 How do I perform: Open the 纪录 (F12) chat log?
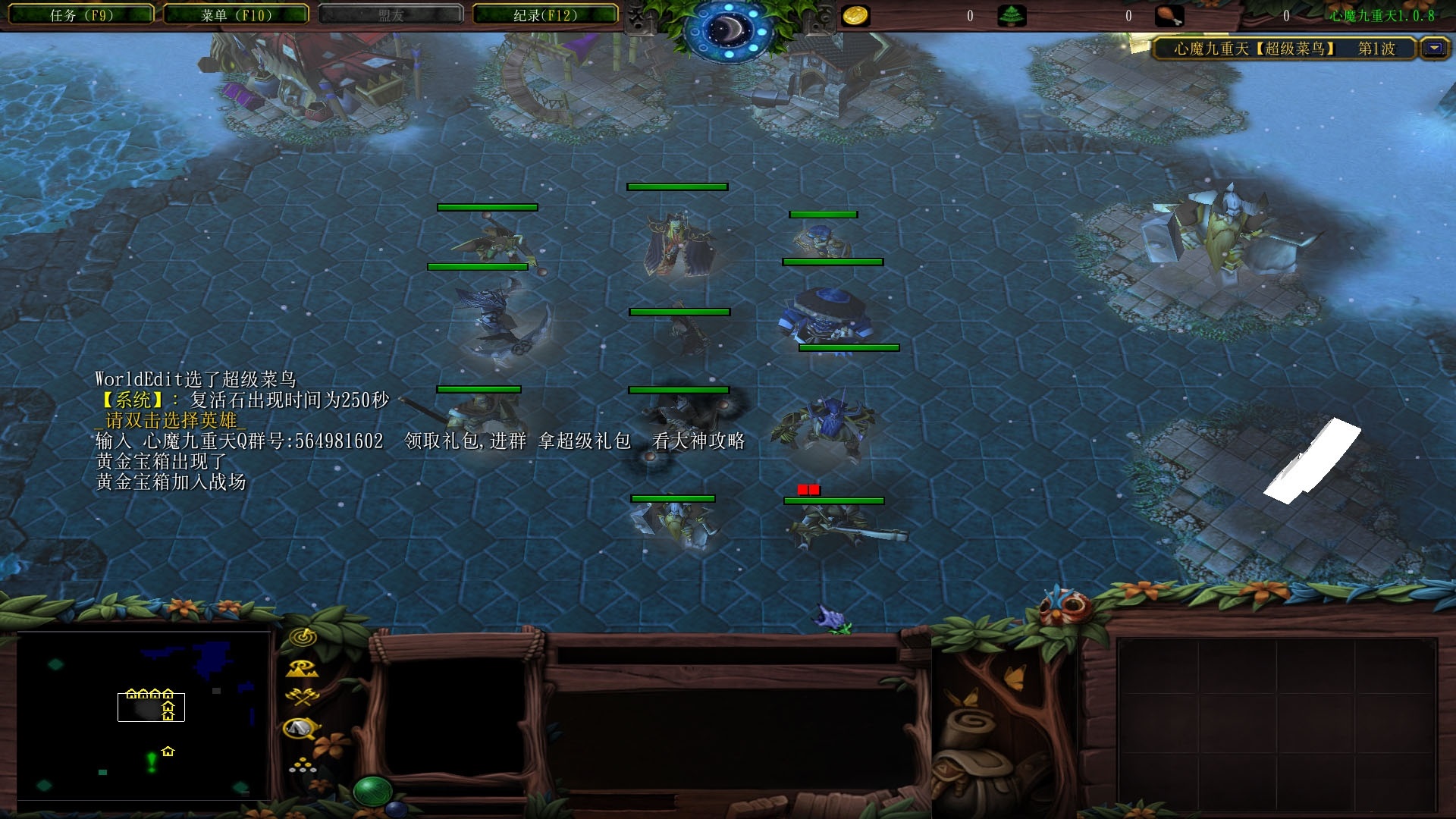click(544, 15)
